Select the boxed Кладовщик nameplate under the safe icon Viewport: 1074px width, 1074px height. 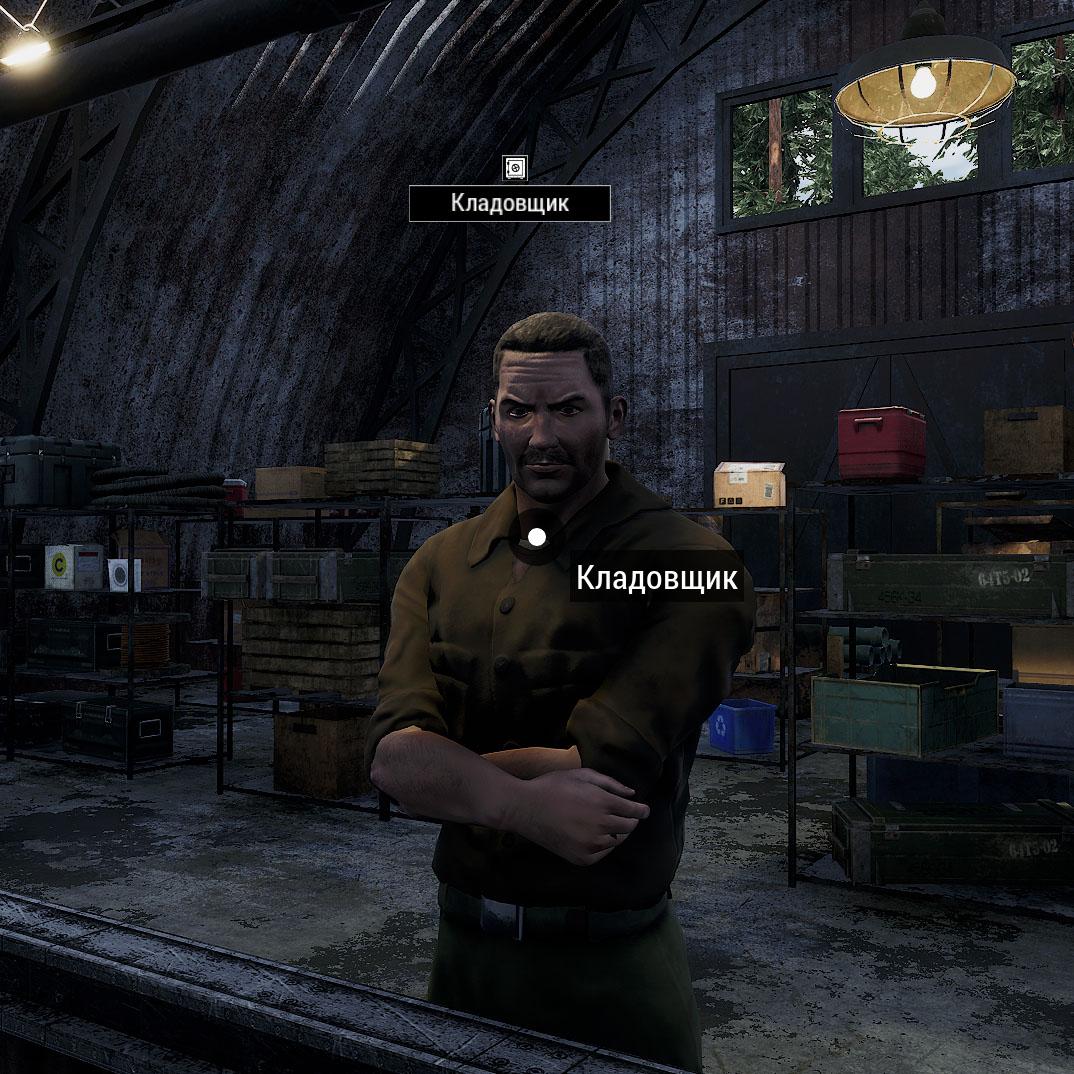509,203
